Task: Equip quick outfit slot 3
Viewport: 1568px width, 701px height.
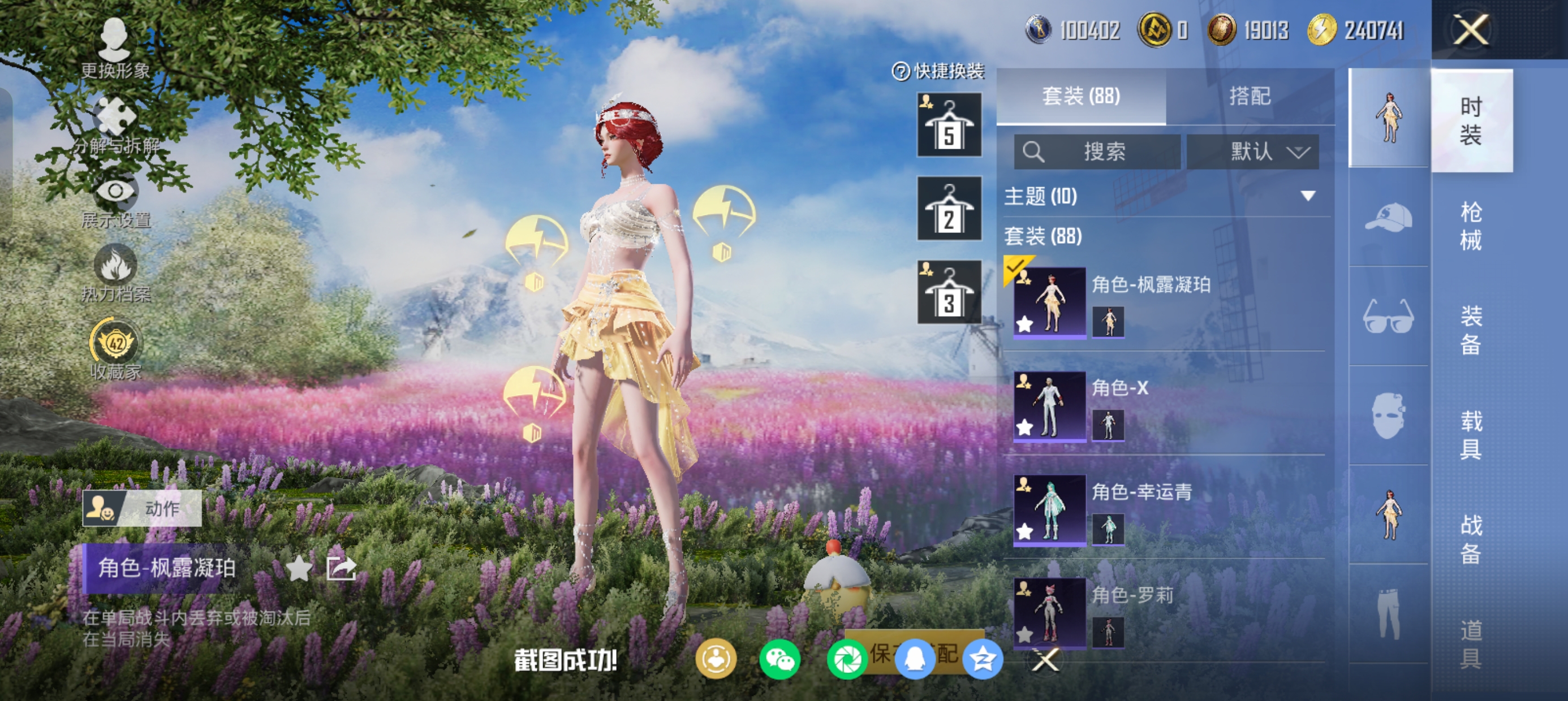Action: coord(949,292)
